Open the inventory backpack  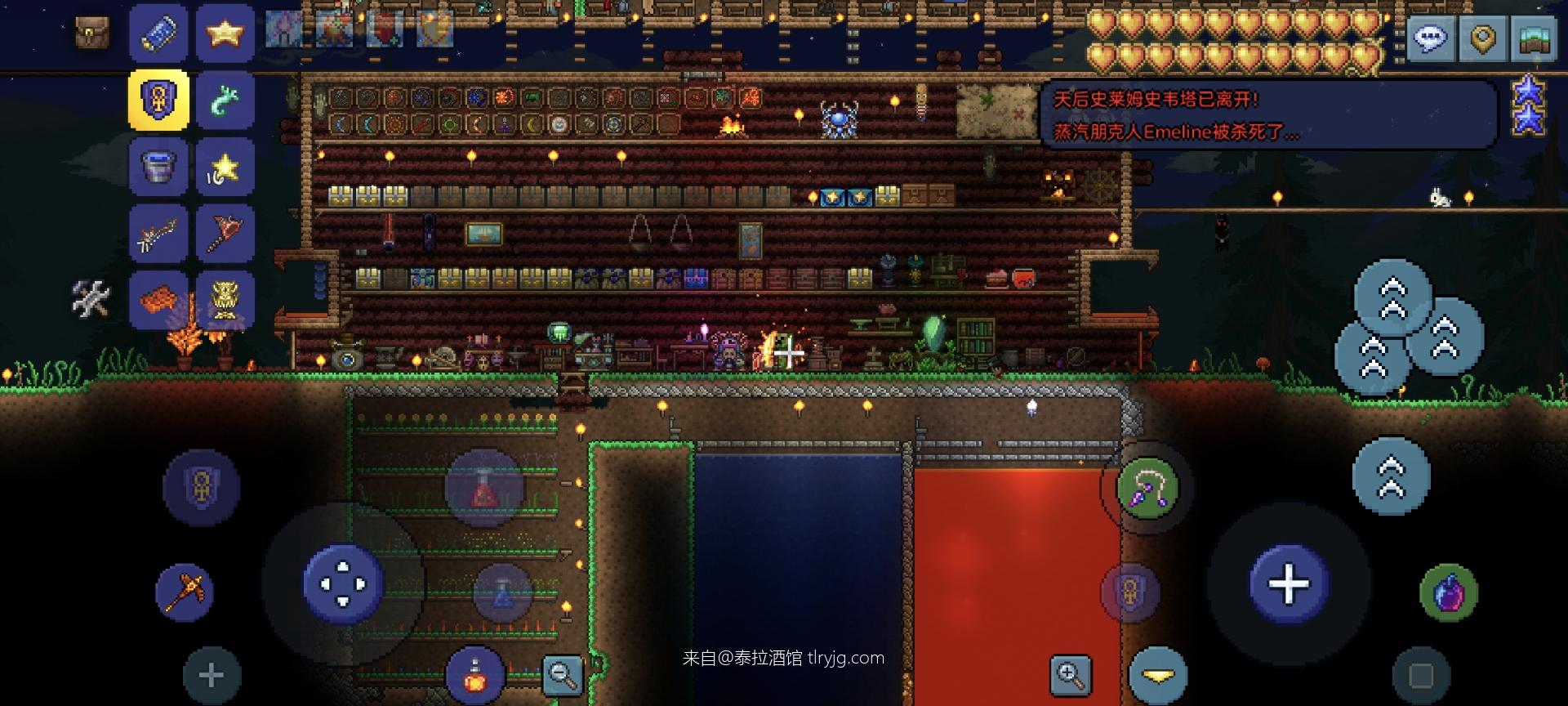point(91,33)
